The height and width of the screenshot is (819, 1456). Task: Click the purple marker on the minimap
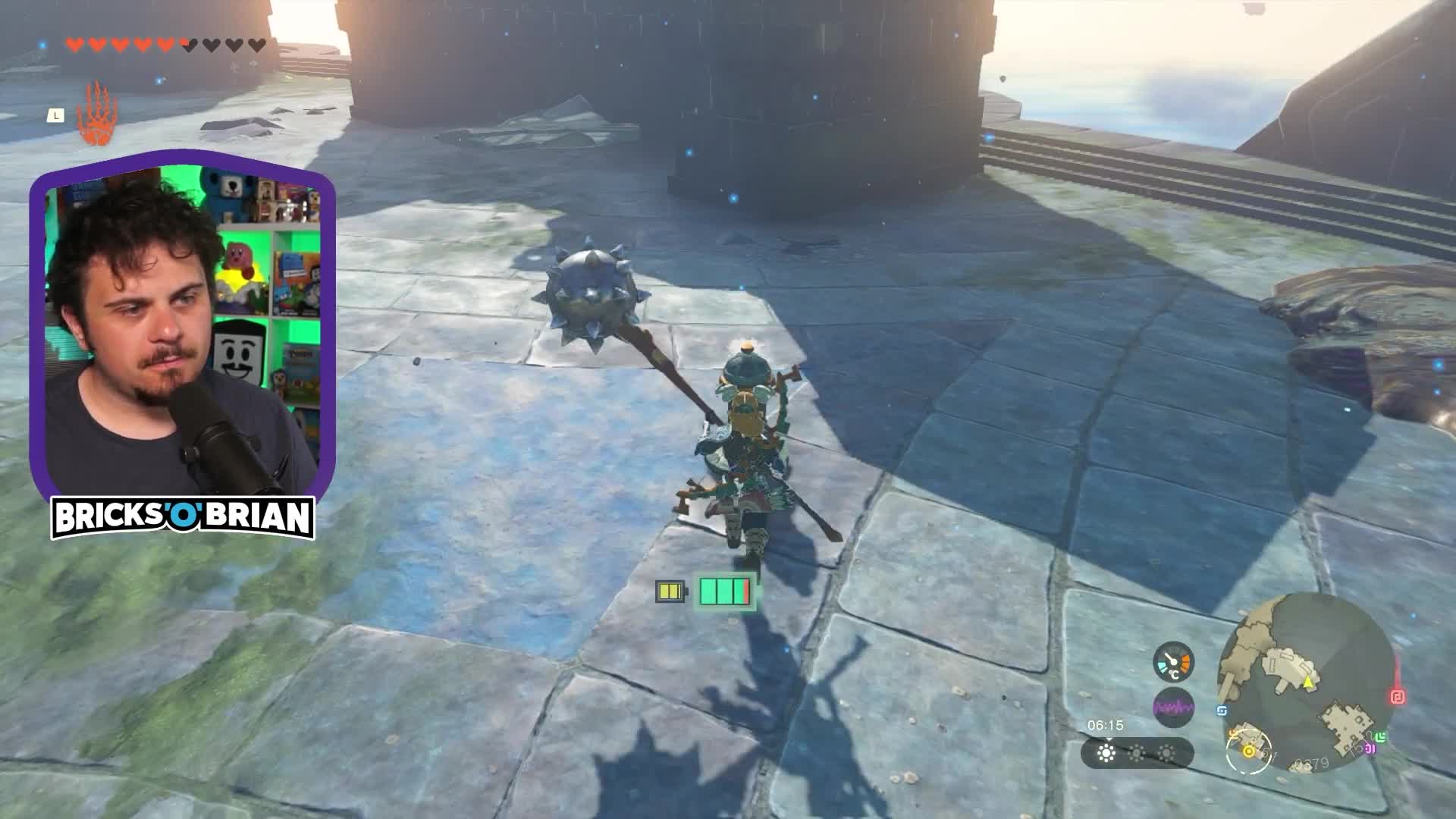tap(1370, 748)
